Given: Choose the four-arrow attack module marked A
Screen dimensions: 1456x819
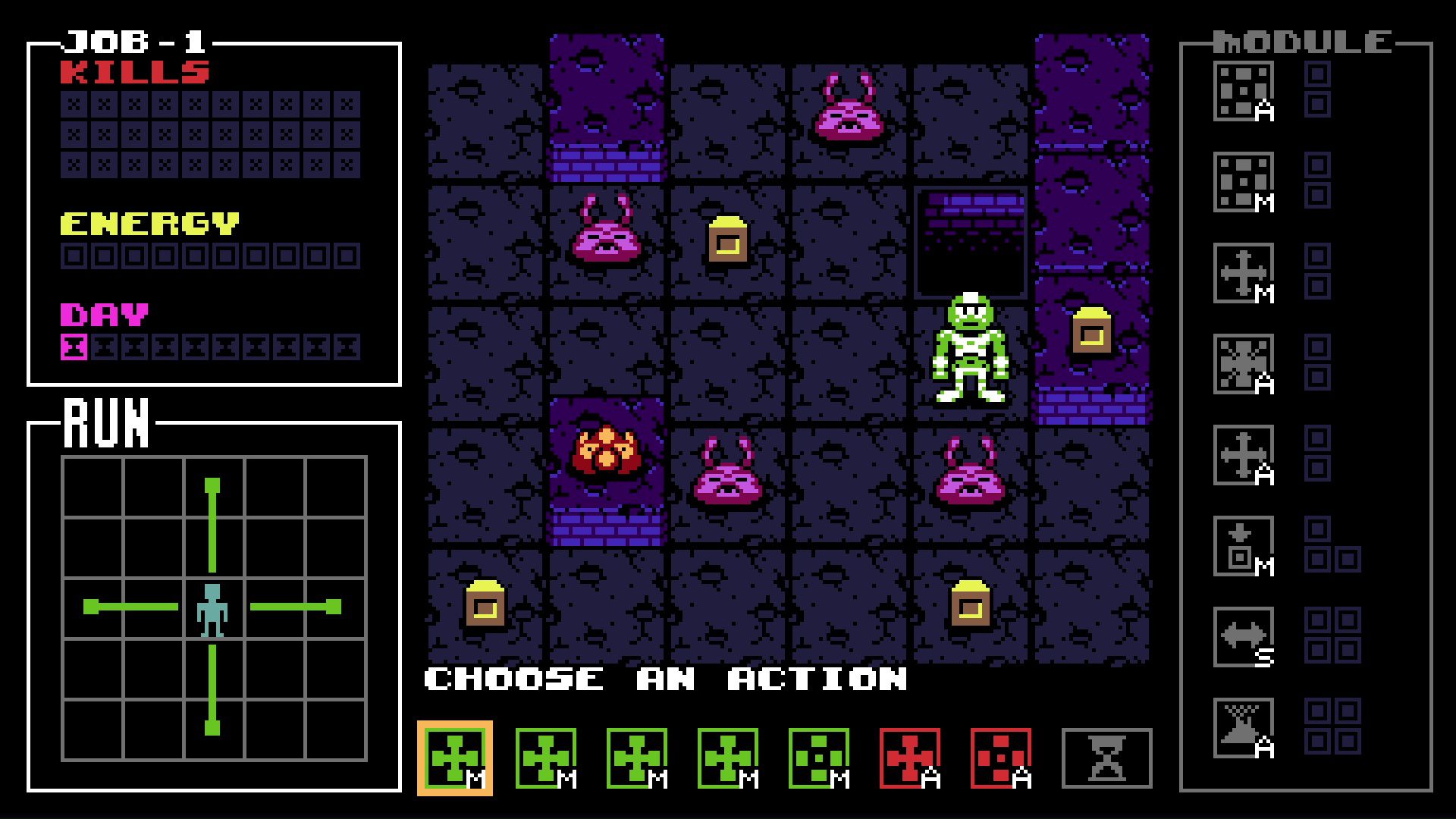Looking at the screenshot, I should tap(1244, 456).
